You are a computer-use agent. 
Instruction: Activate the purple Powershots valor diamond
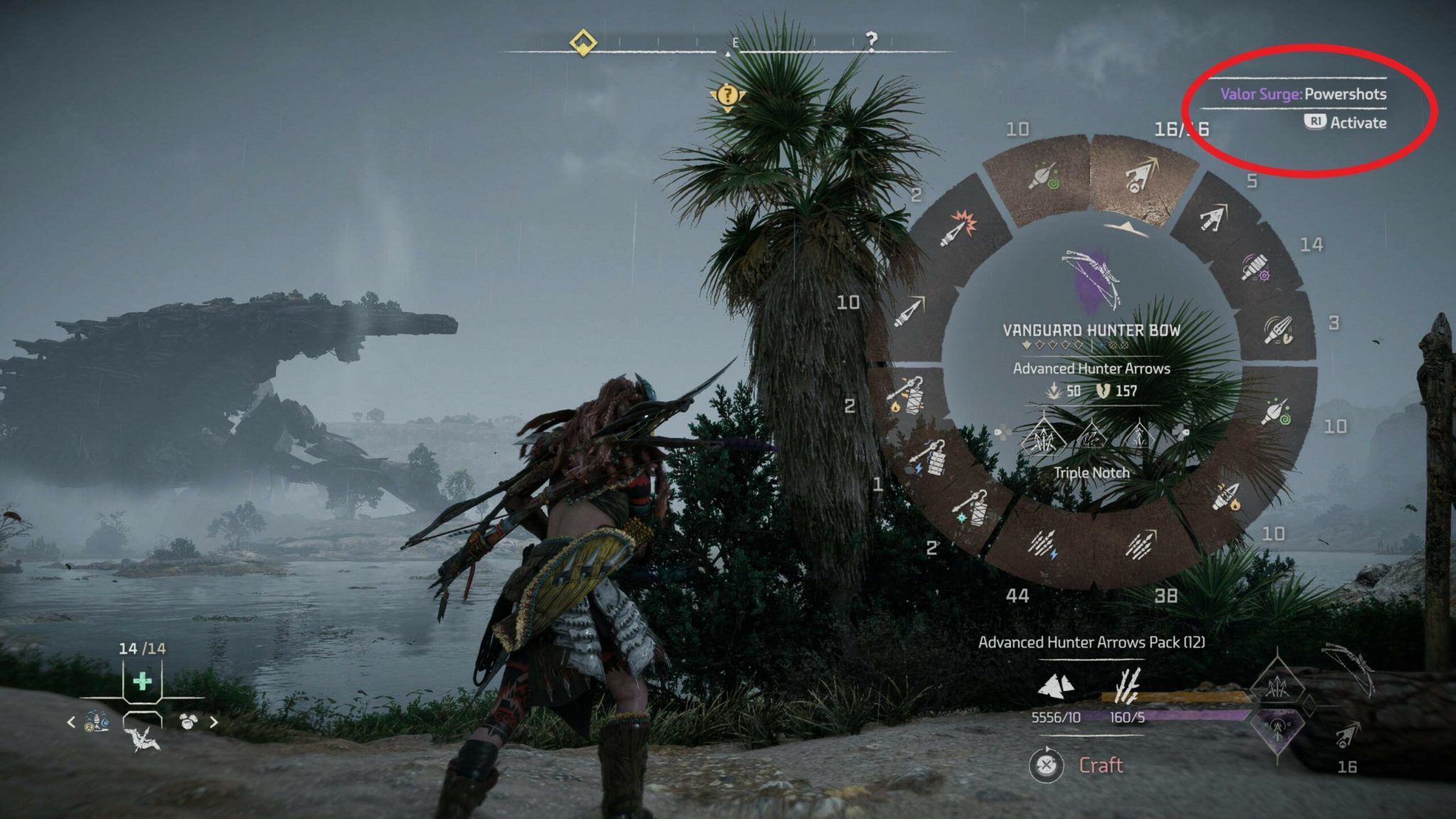click(1278, 730)
